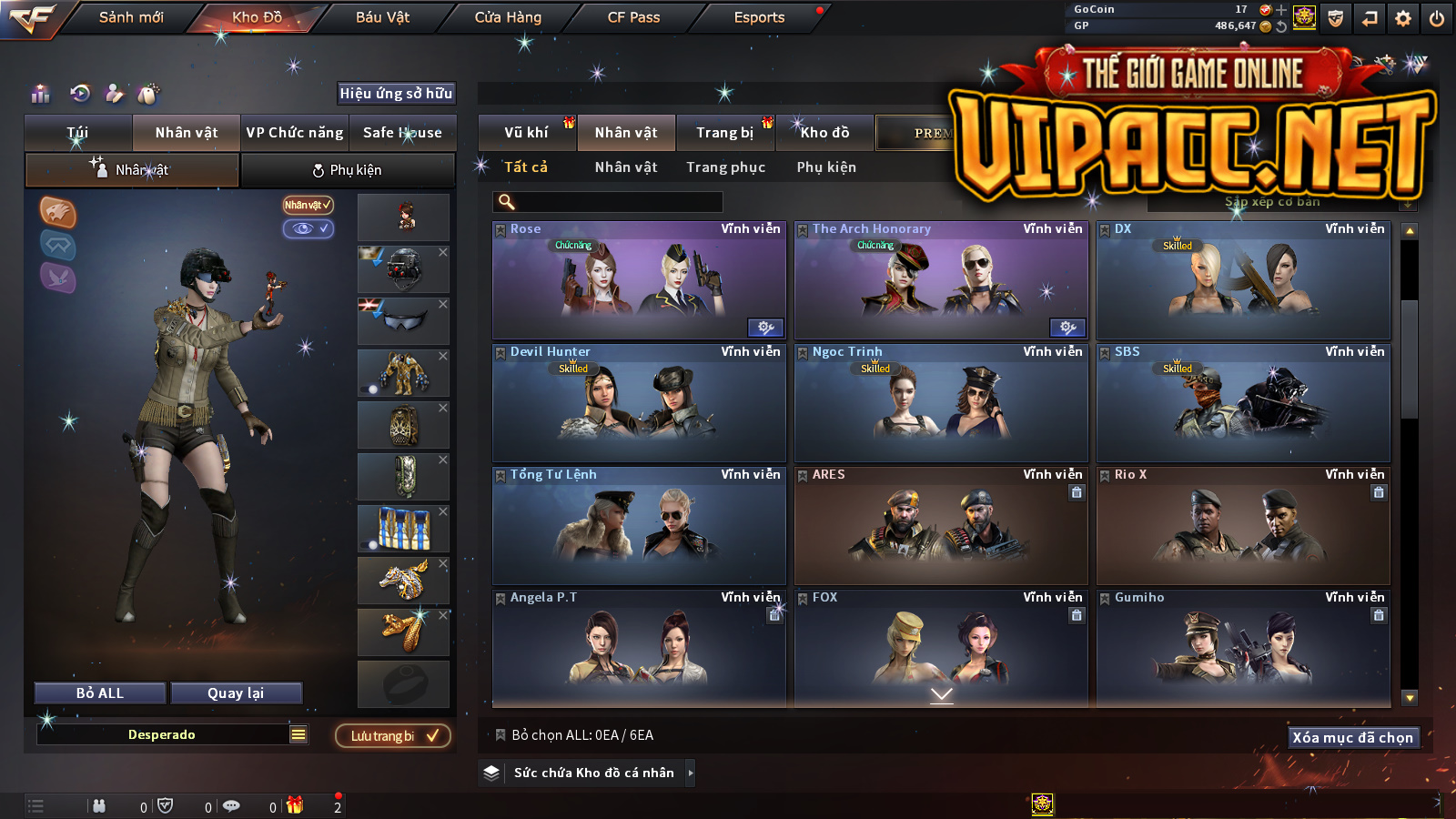Screen dimensions: 1456x819
Task: Choose the Devil Hunter character card
Action: (639, 403)
